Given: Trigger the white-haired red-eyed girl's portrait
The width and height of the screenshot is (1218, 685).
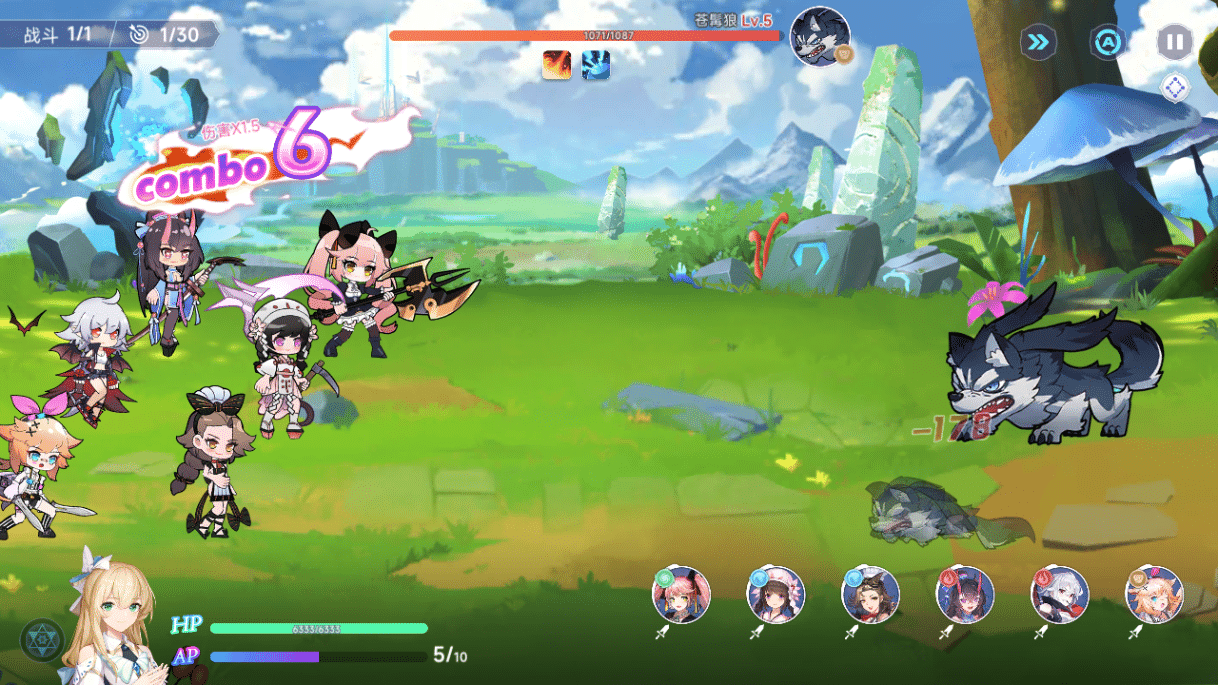Looking at the screenshot, I should pyautogui.click(x=1060, y=595).
